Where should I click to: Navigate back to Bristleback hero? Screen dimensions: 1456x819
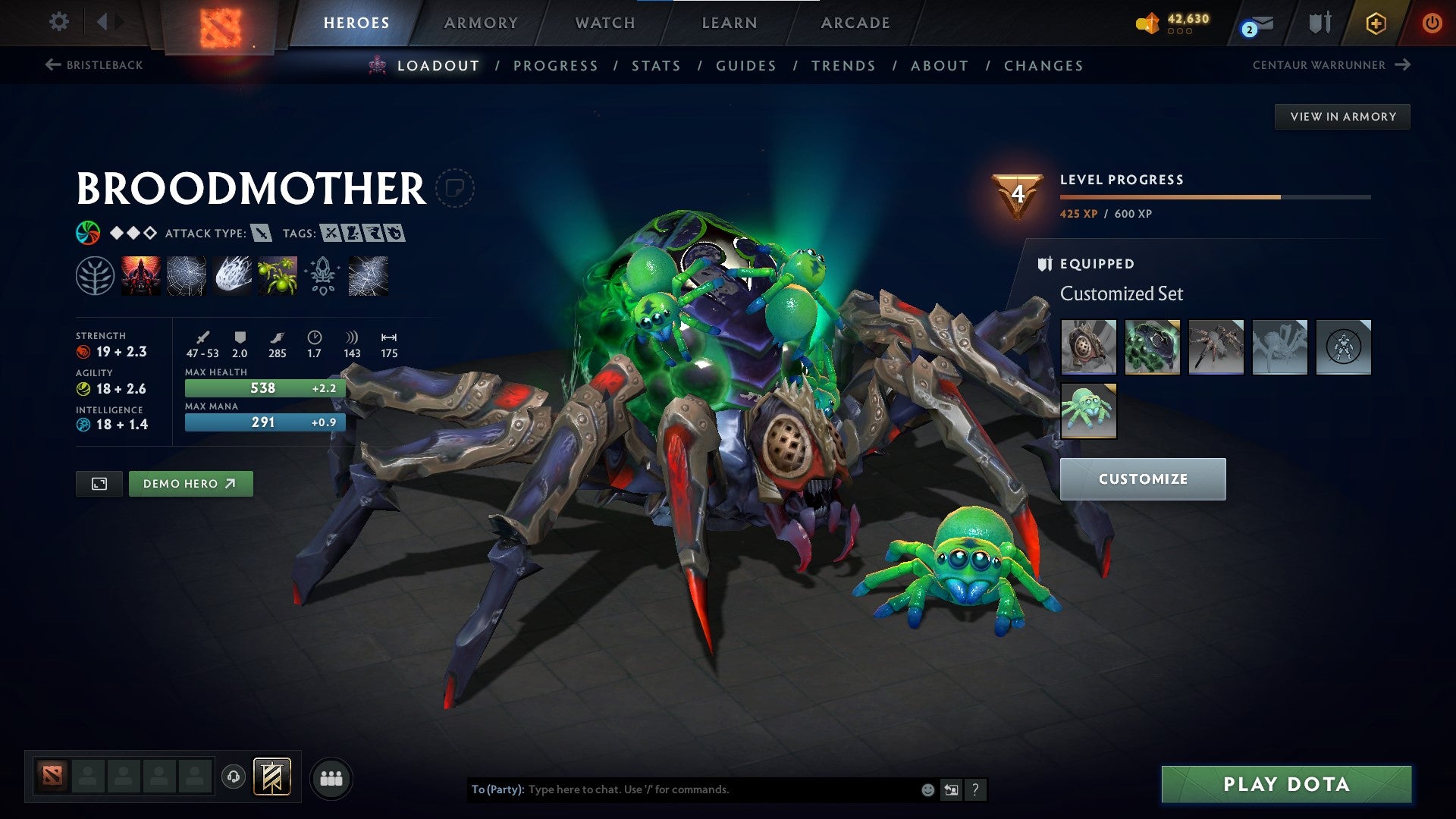point(95,65)
